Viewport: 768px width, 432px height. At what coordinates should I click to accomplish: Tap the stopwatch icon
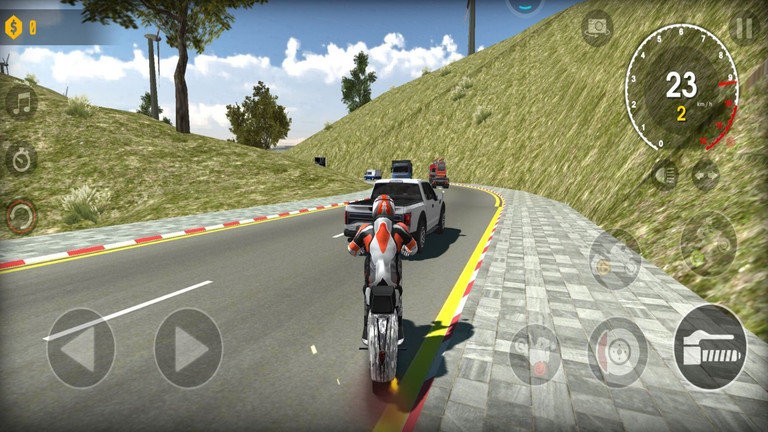coord(21,158)
